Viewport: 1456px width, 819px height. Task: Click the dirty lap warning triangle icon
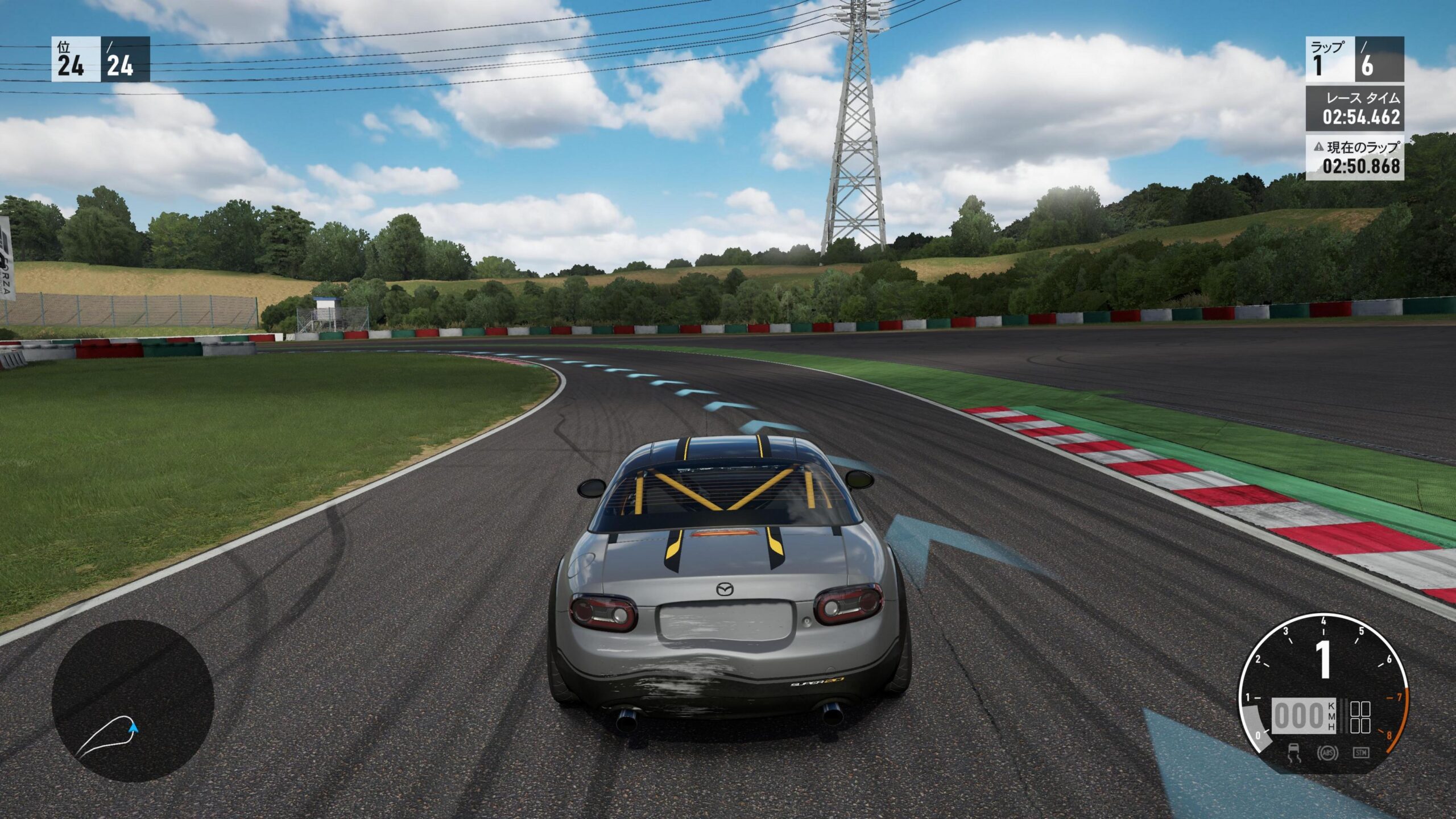pos(1318,147)
